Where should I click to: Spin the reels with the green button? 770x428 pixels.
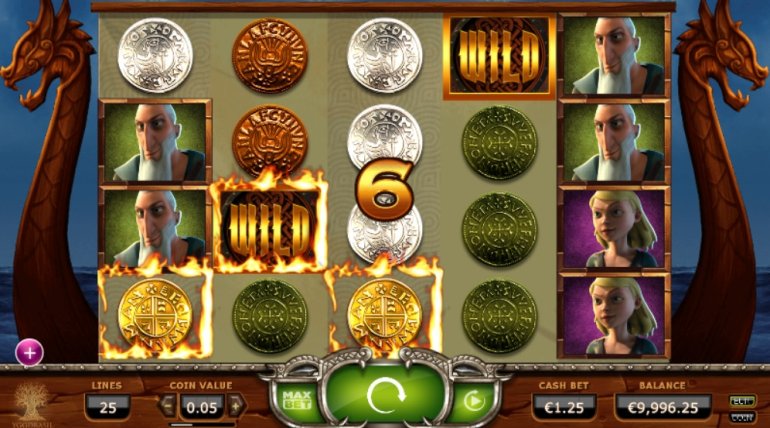click(x=384, y=398)
